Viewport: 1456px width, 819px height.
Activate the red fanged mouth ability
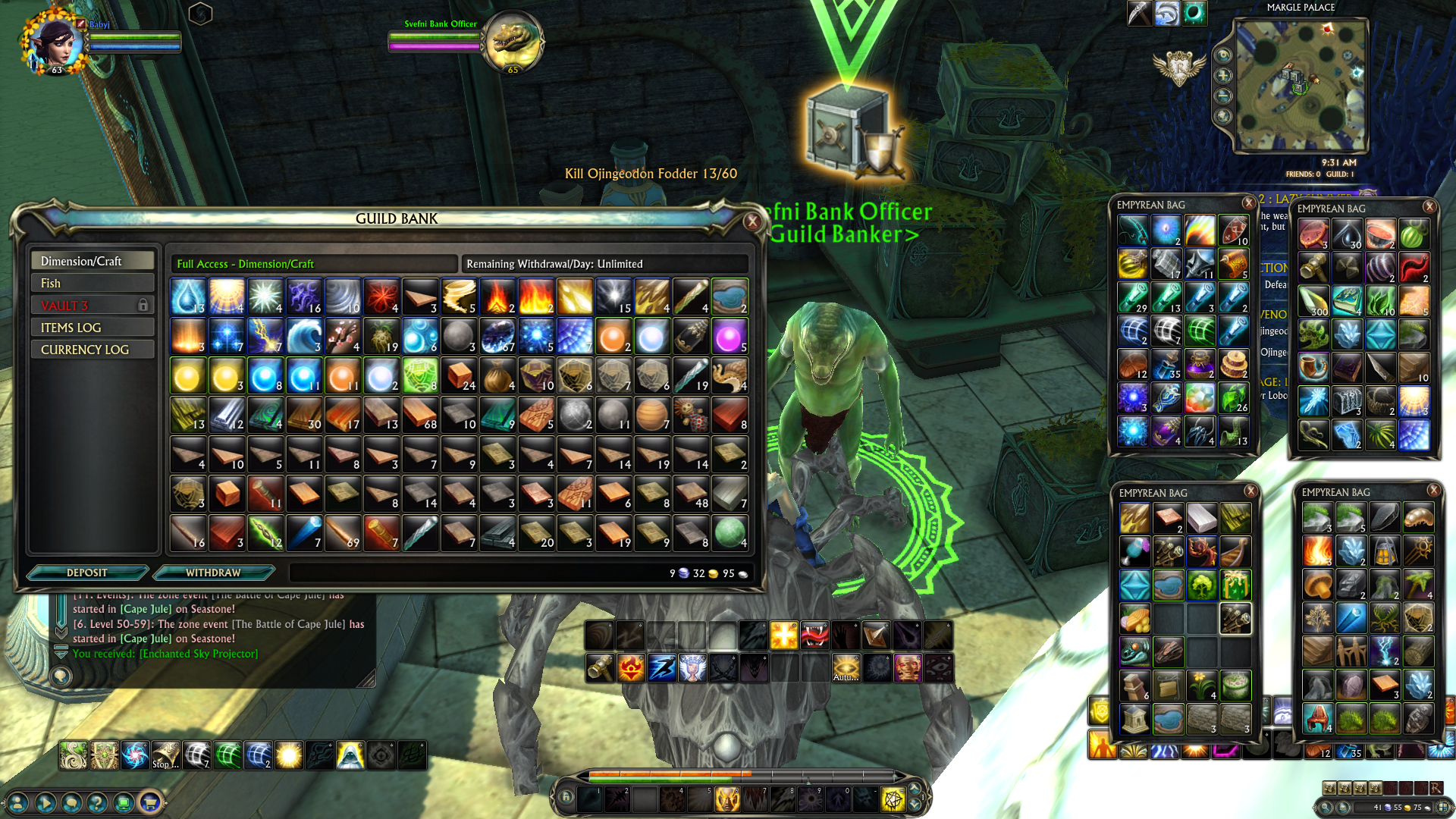click(x=814, y=635)
